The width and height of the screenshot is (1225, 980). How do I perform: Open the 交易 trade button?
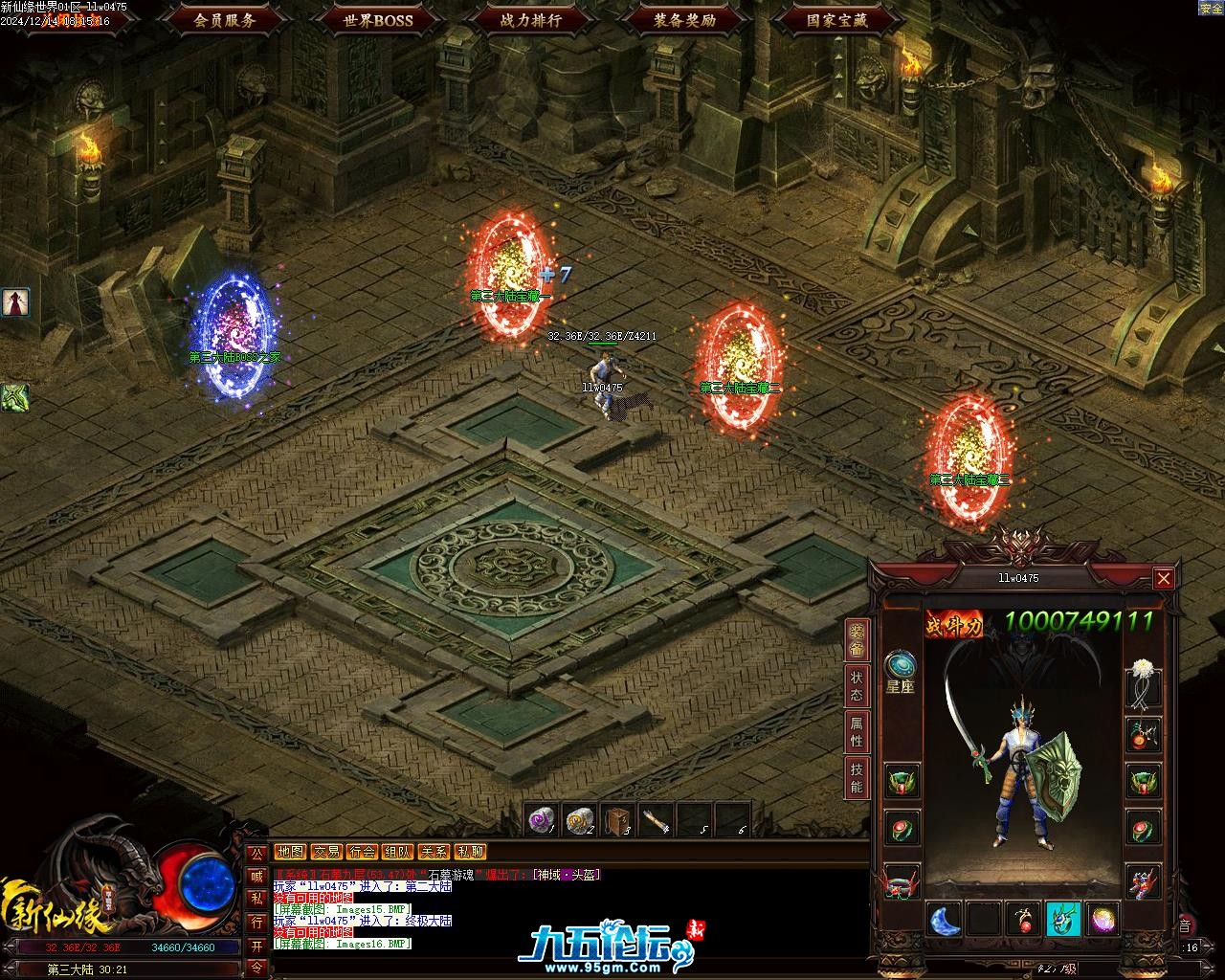coord(326,852)
